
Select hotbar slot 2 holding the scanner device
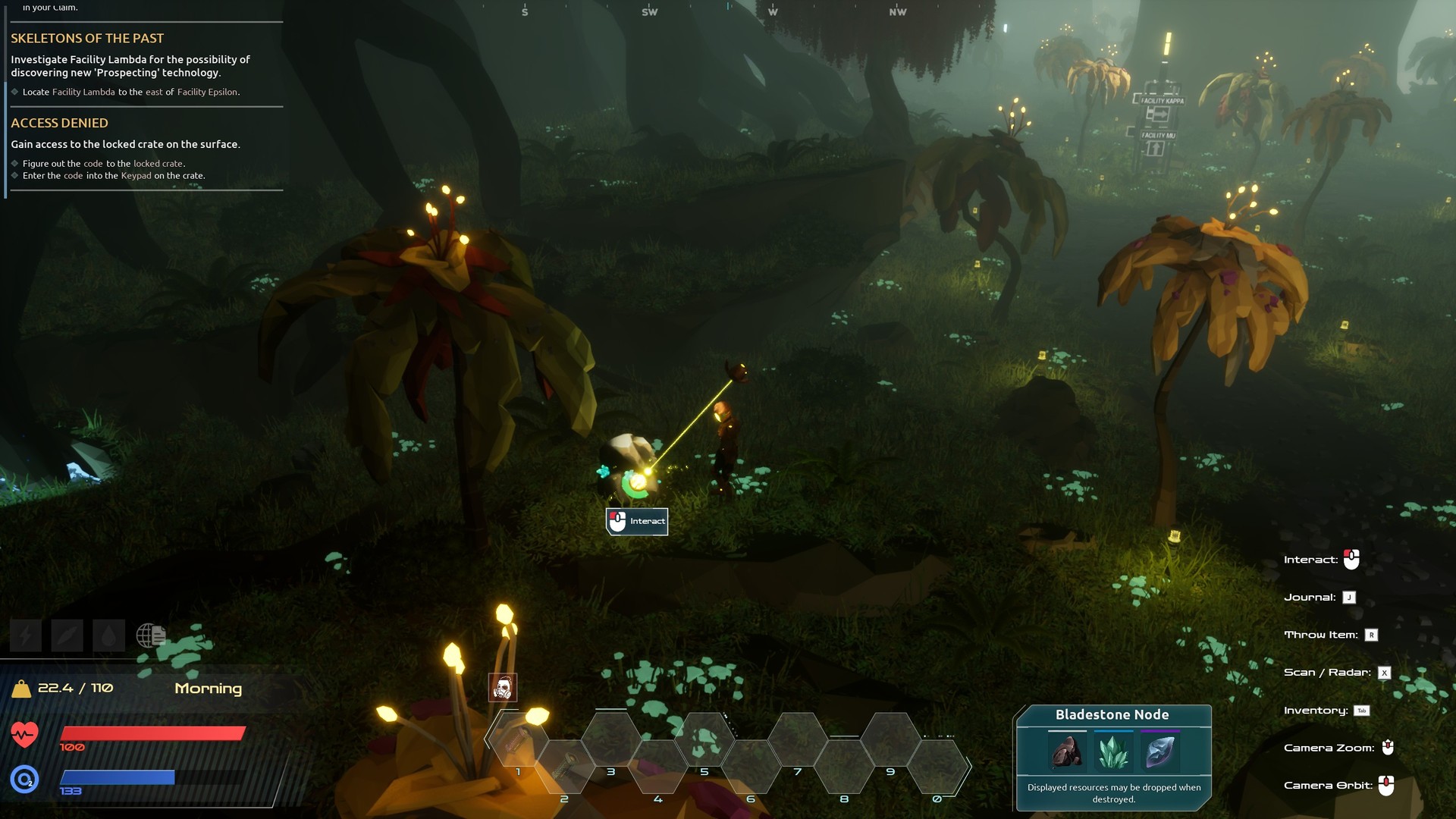(564, 767)
